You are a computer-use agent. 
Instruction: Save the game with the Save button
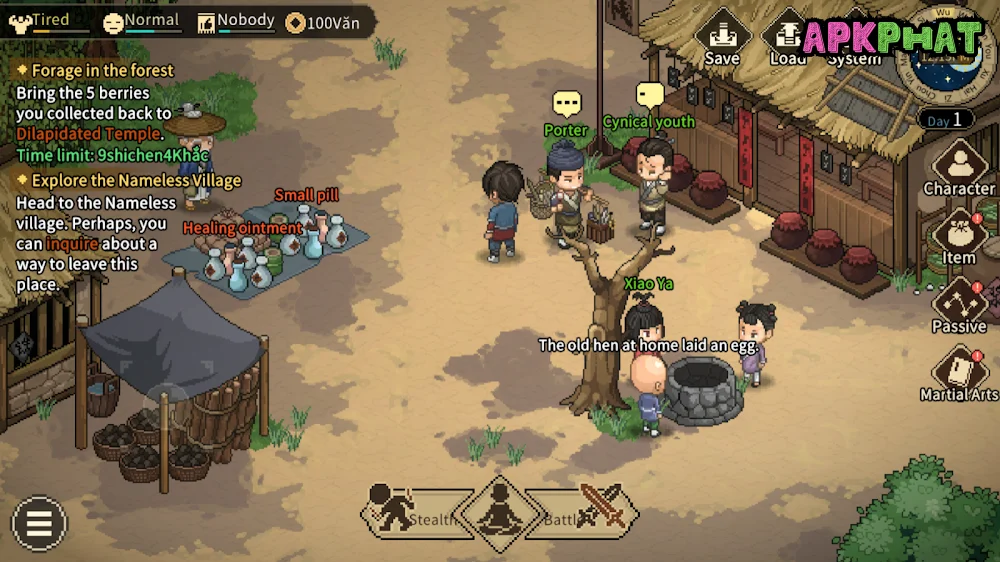click(x=722, y=40)
